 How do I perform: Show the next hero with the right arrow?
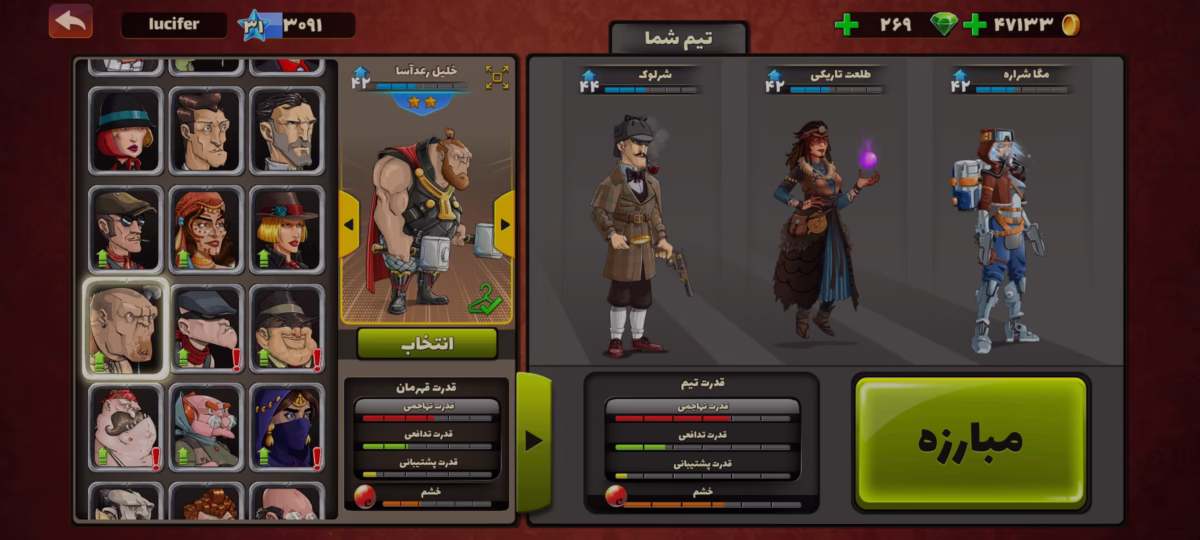tap(504, 224)
